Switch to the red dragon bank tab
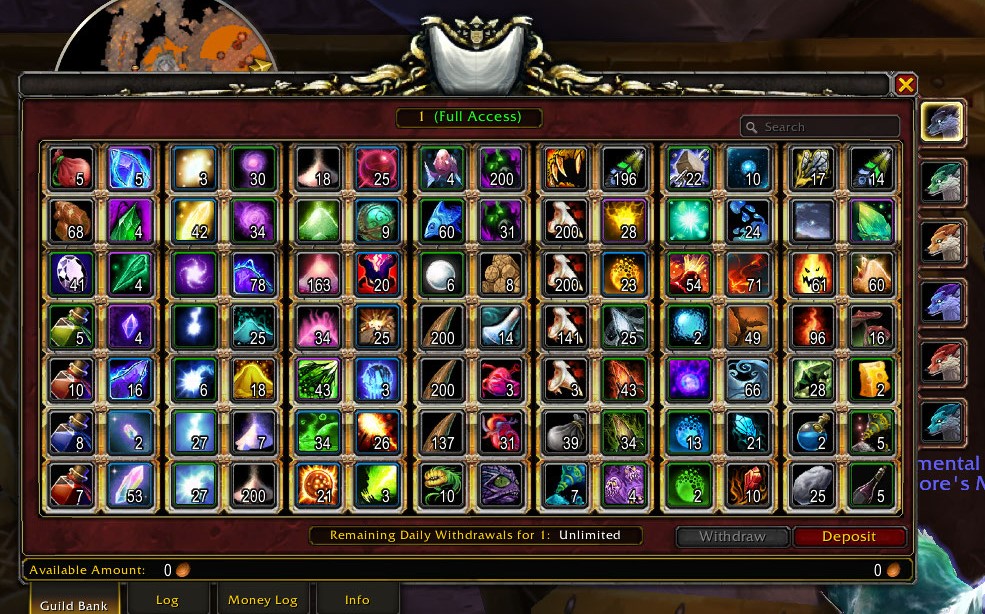 942,363
